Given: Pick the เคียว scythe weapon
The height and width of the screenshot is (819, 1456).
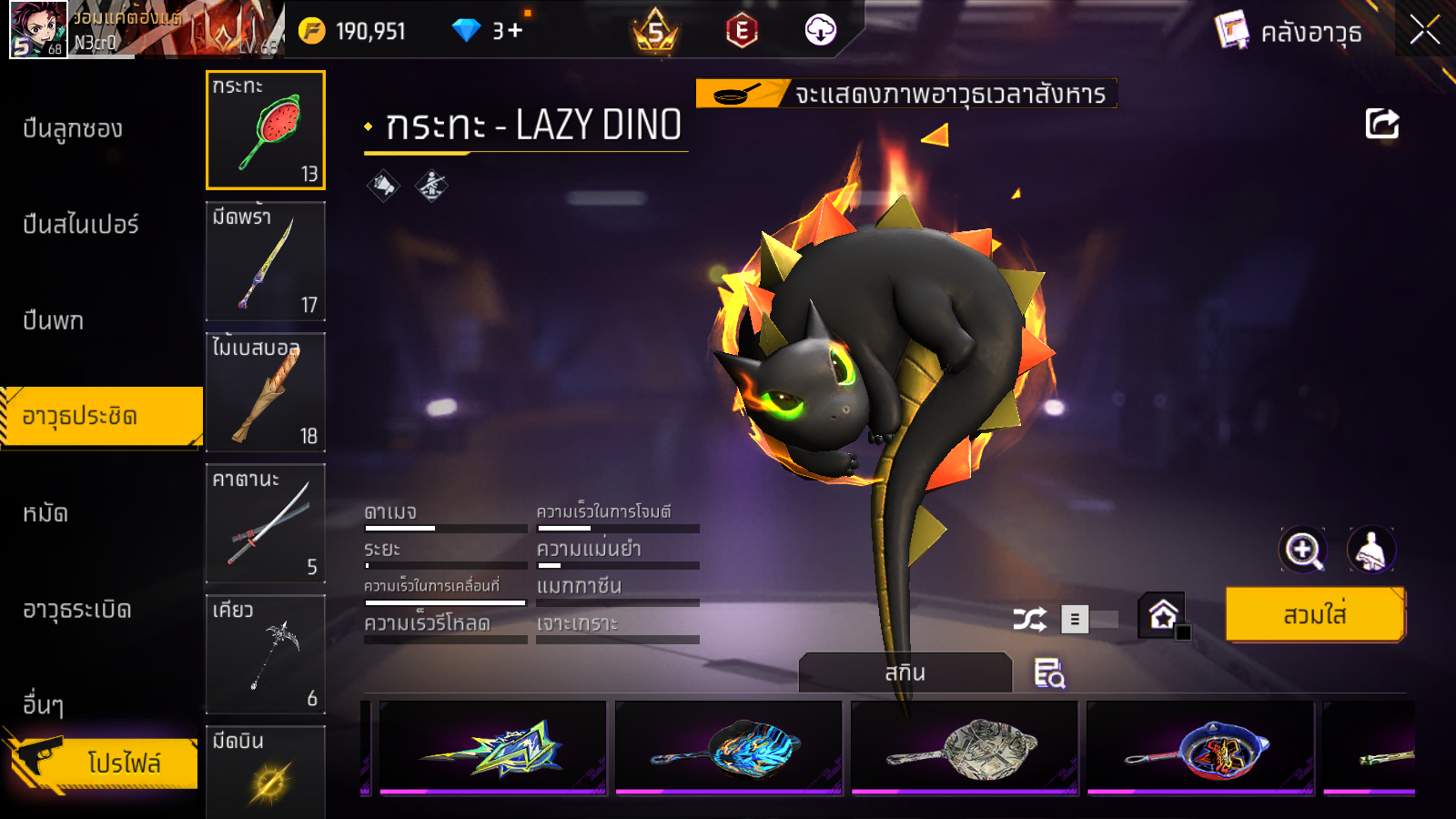Looking at the screenshot, I should tap(266, 654).
